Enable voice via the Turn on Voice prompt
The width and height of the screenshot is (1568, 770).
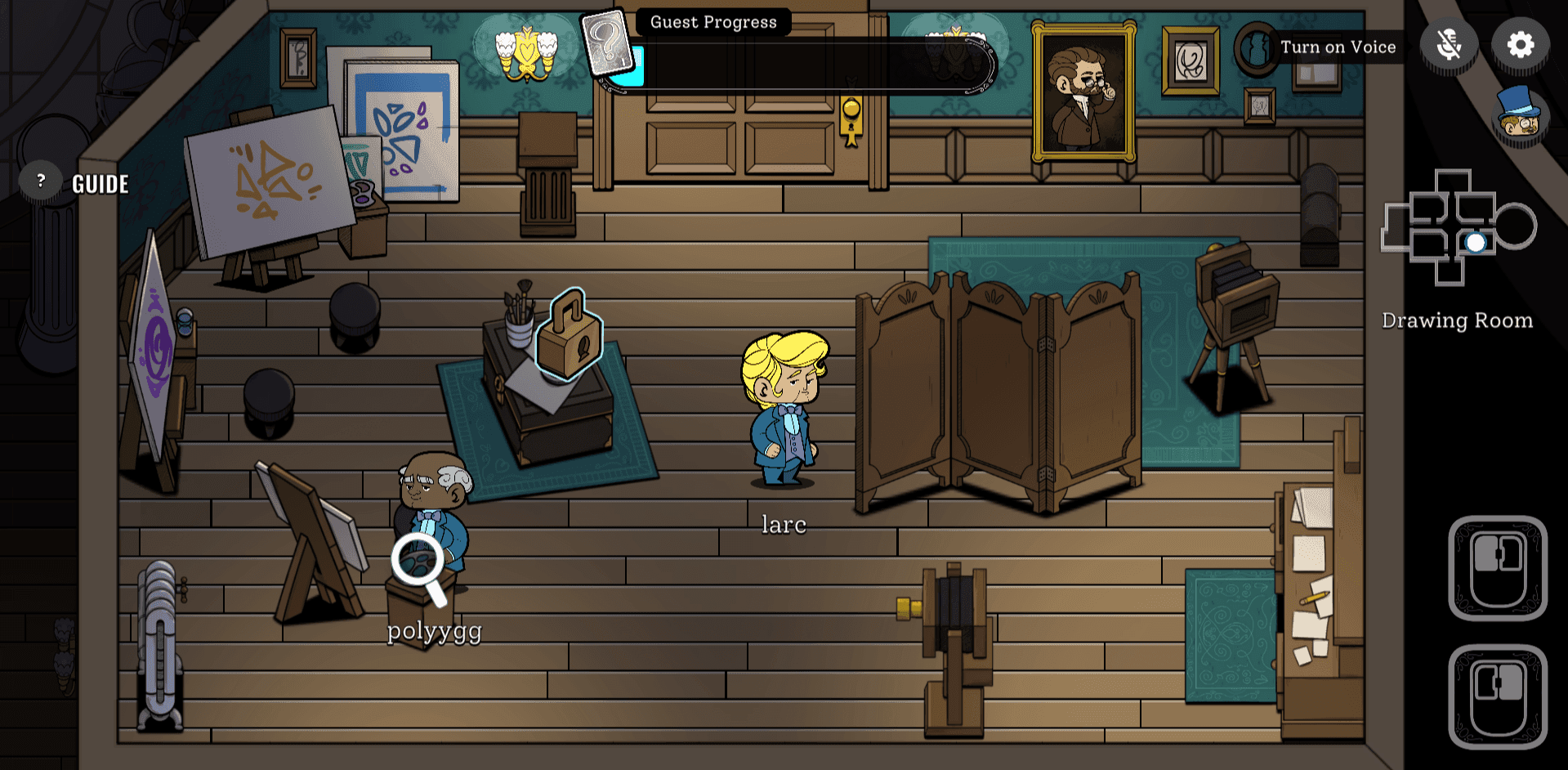(1339, 47)
